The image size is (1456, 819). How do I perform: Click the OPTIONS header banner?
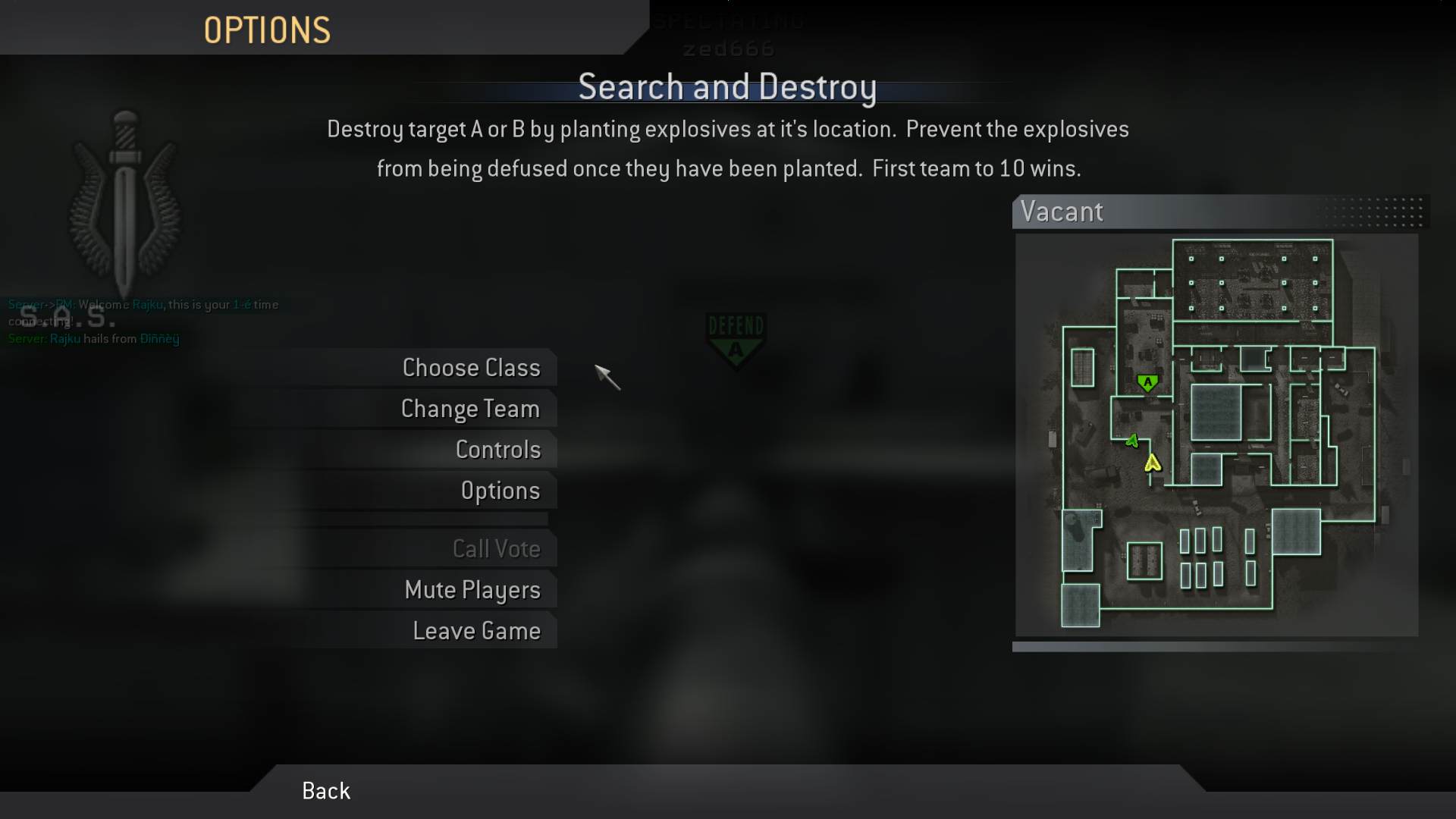pos(267,29)
